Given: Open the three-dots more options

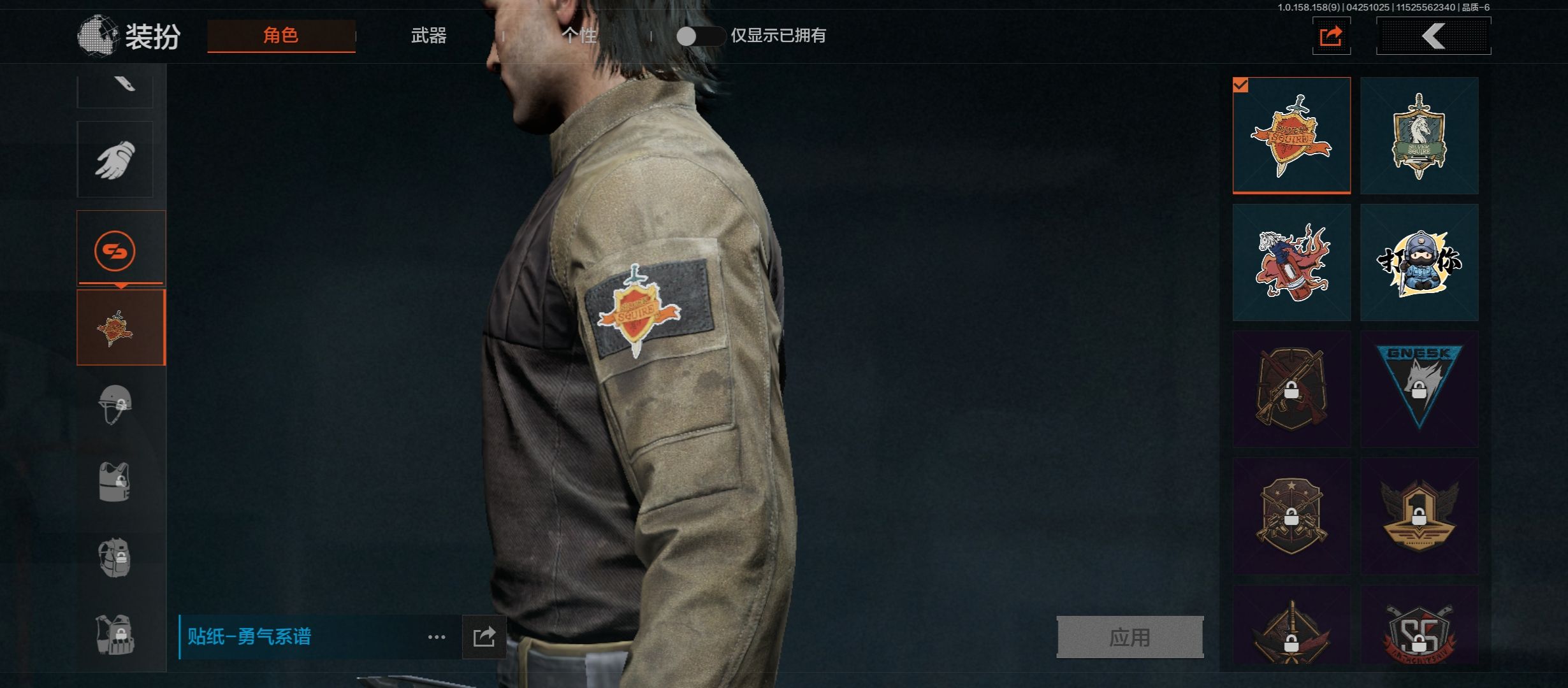Looking at the screenshot, I should coord(437,637).
